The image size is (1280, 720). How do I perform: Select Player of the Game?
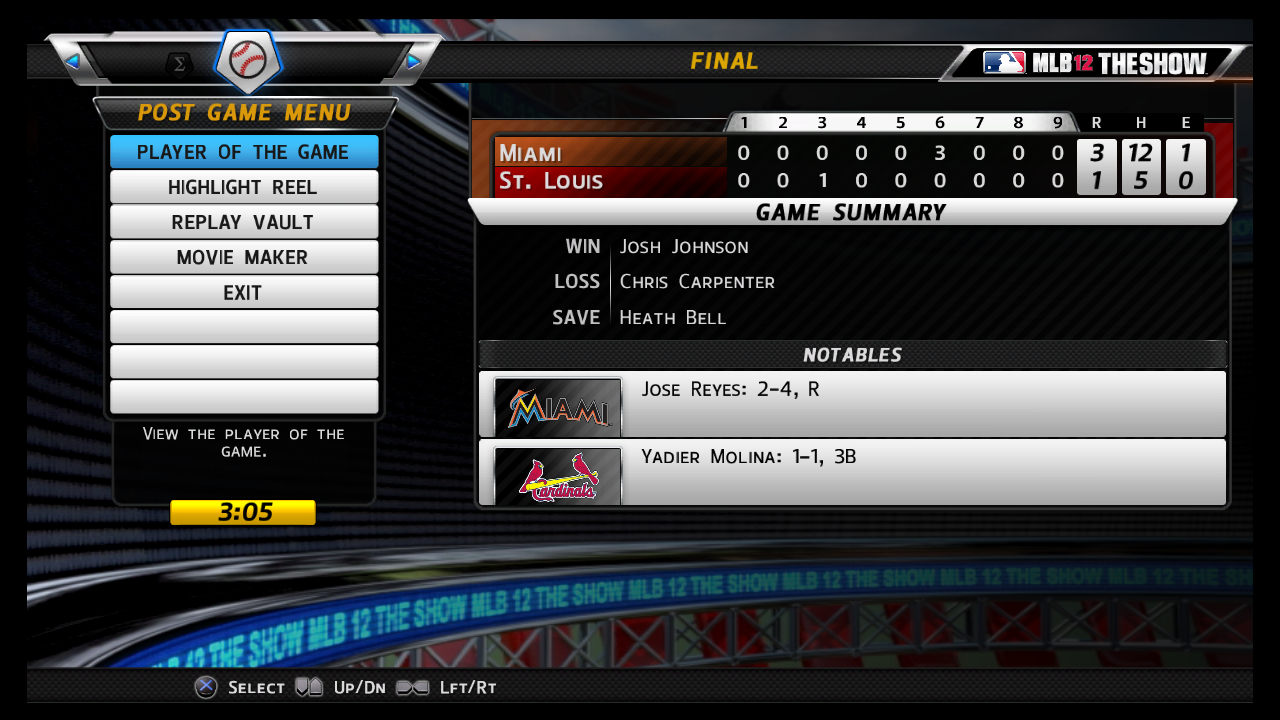tap(243, 152)
